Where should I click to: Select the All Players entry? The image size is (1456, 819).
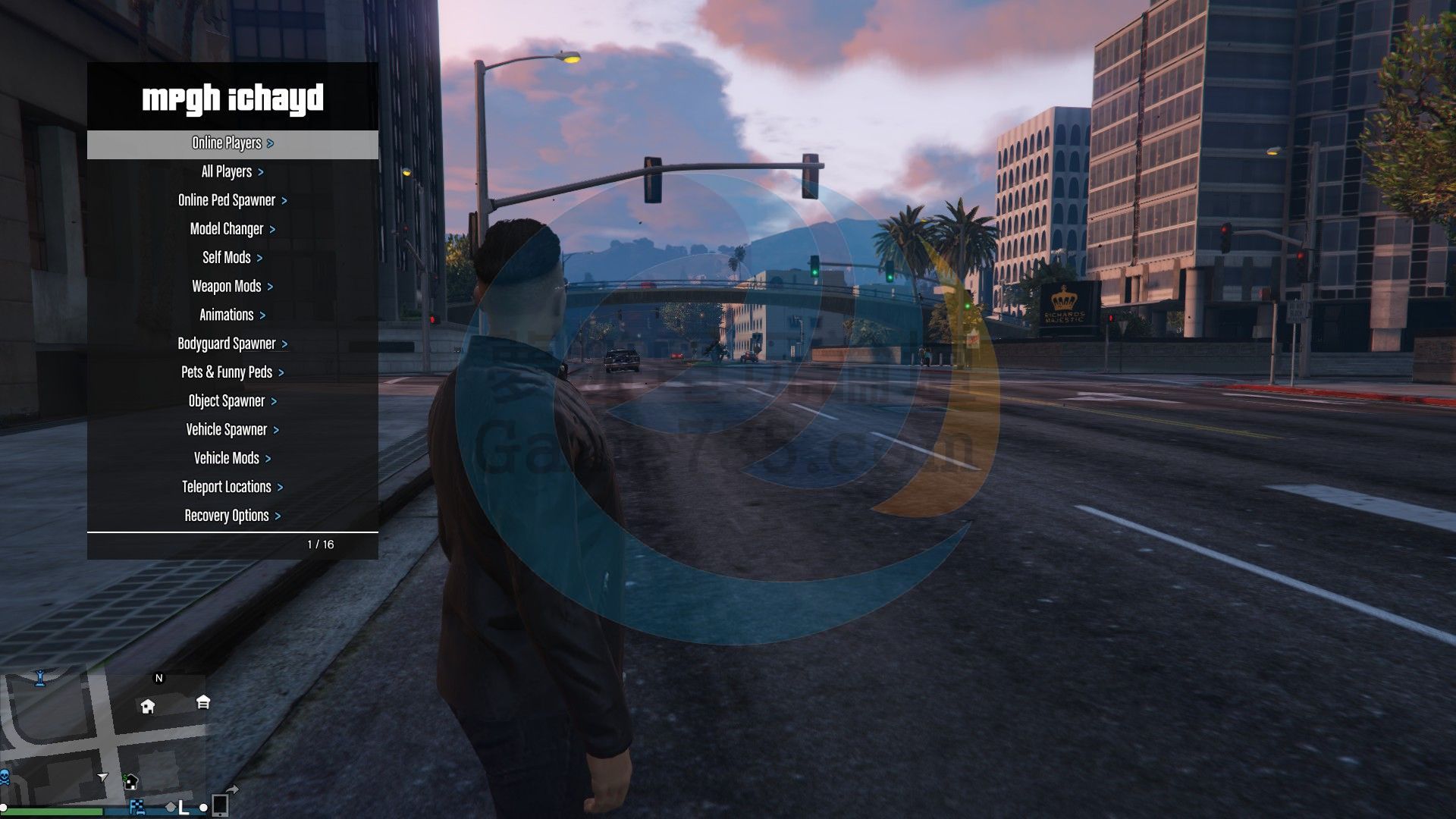pos(232,172)
